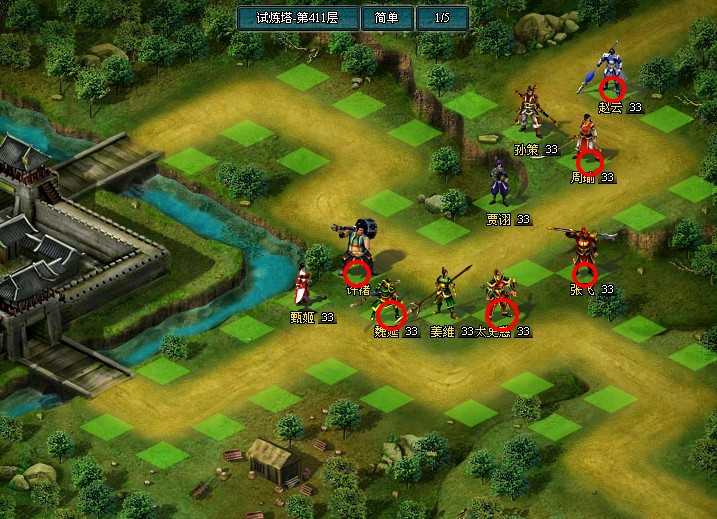Select the spearman hero 姜维

click(443, 294)
